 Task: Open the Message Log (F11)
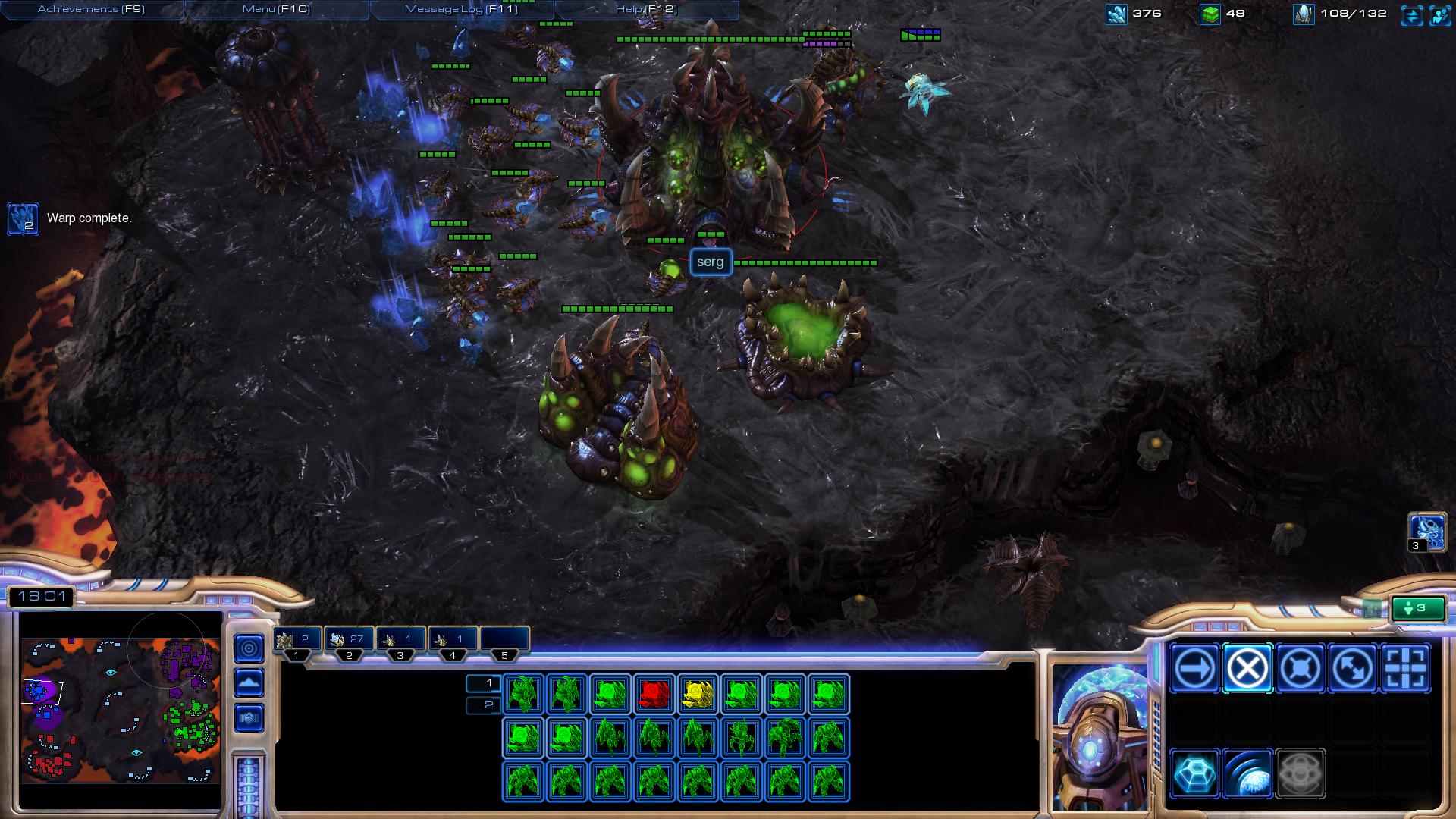(461, 9)
